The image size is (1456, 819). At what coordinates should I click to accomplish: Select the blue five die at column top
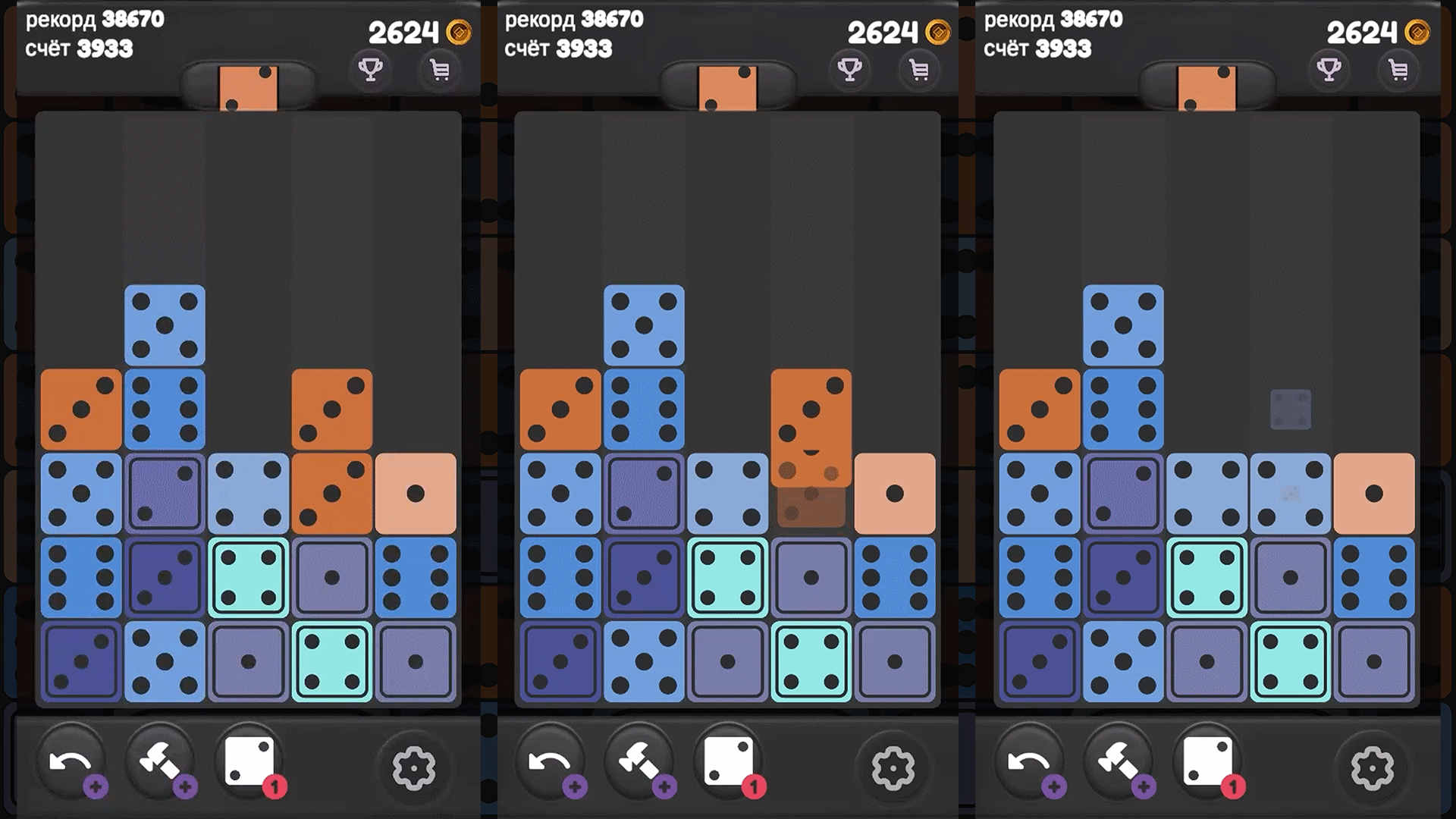(165, 322)
